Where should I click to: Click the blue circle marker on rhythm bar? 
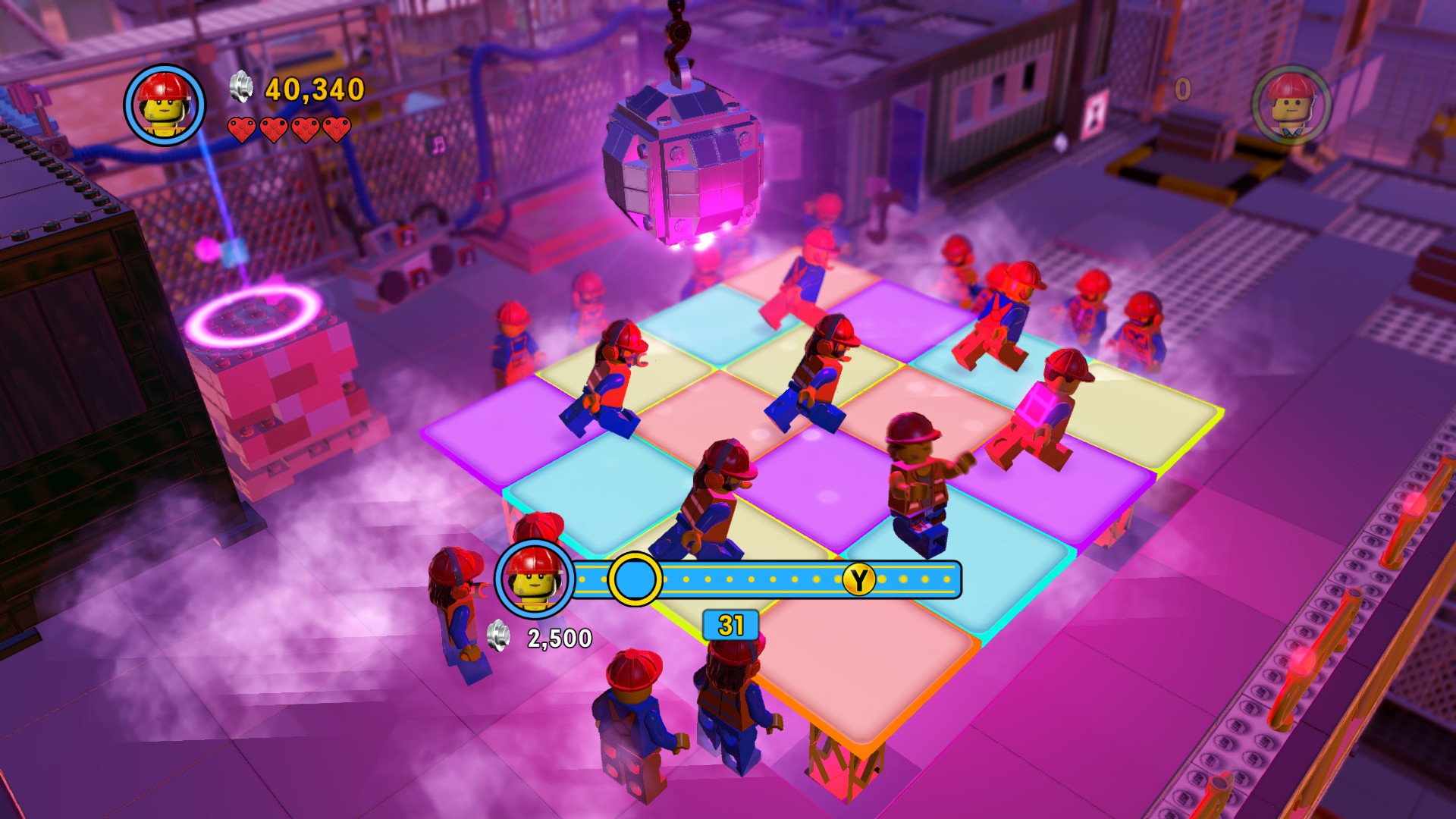(635, 579)
